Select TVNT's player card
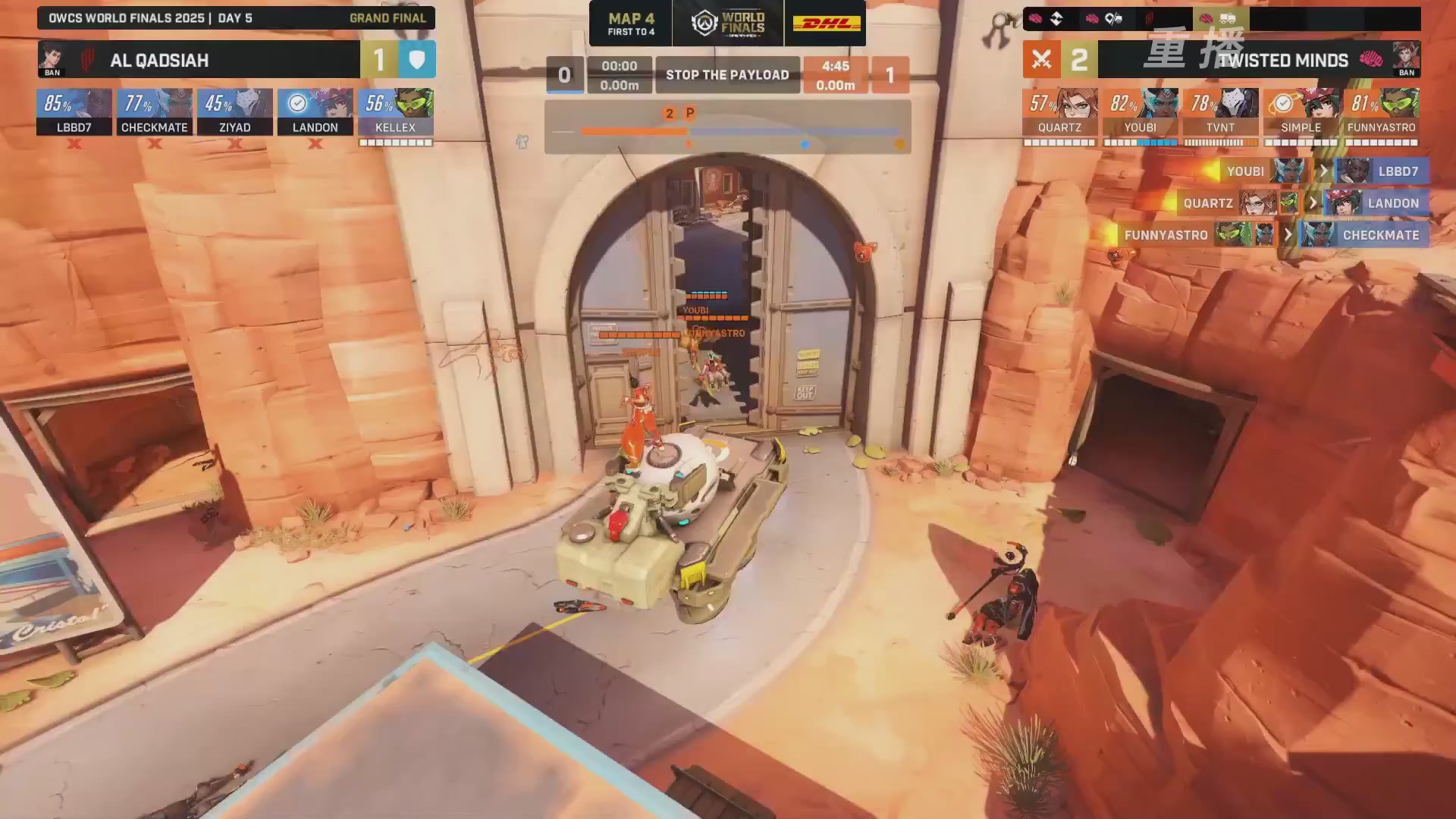The width and height of the screenshot is (1456, 819). pos(1220,112)
